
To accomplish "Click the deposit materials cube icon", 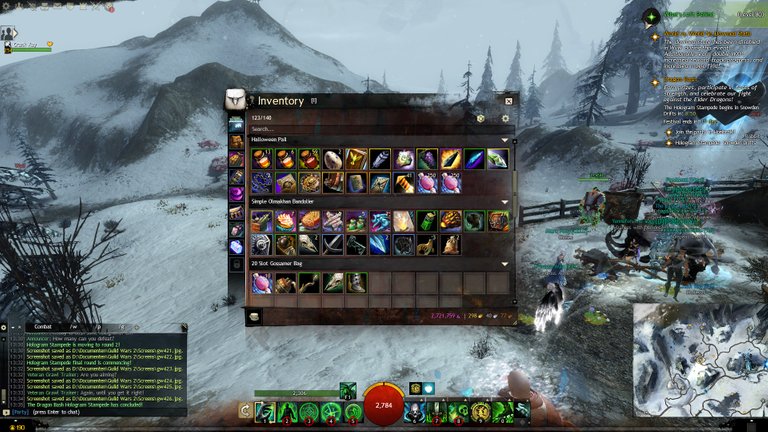I will 480,118.
